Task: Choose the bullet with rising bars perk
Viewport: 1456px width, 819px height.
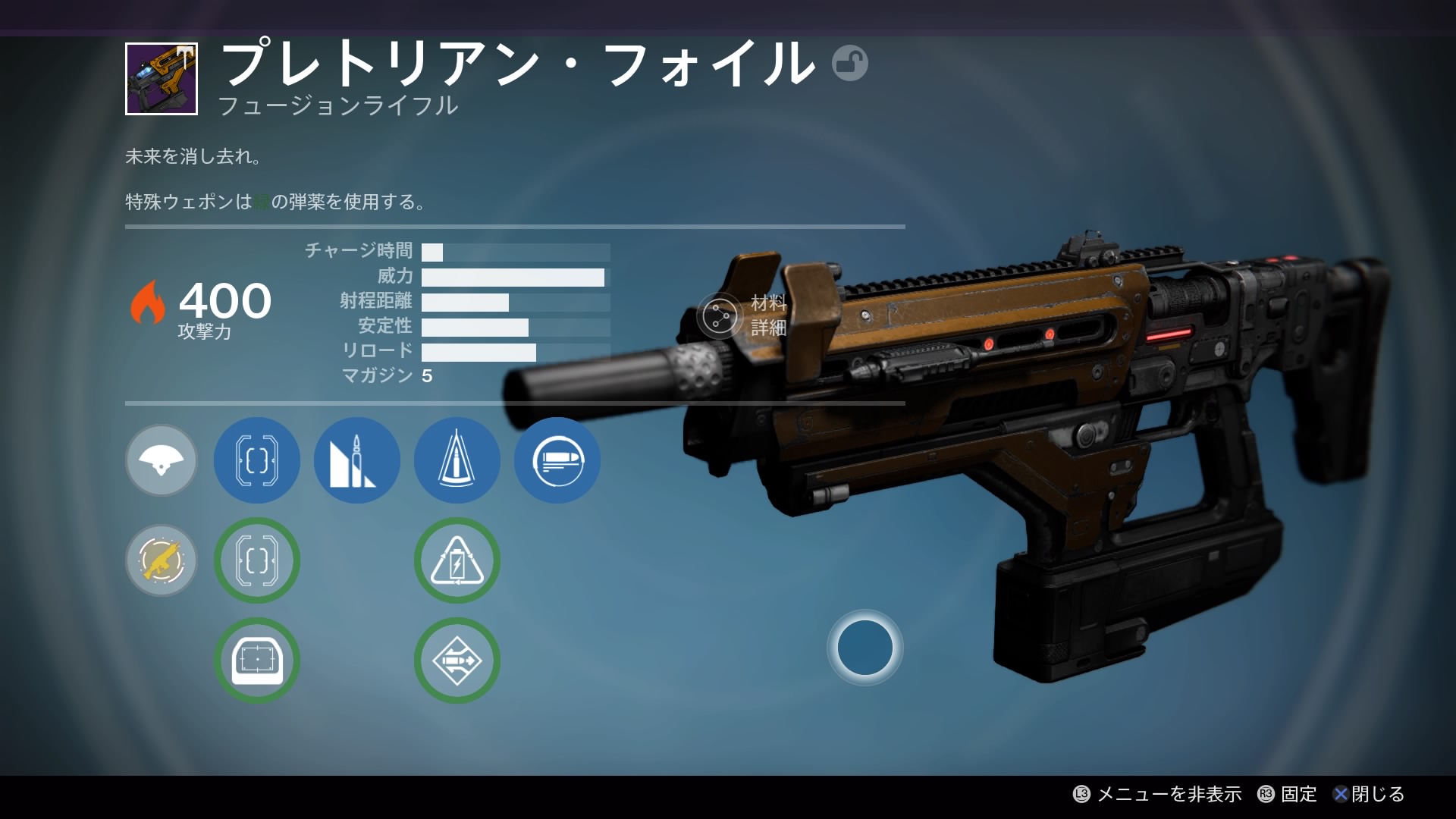Action: click(x=357, y=460)
